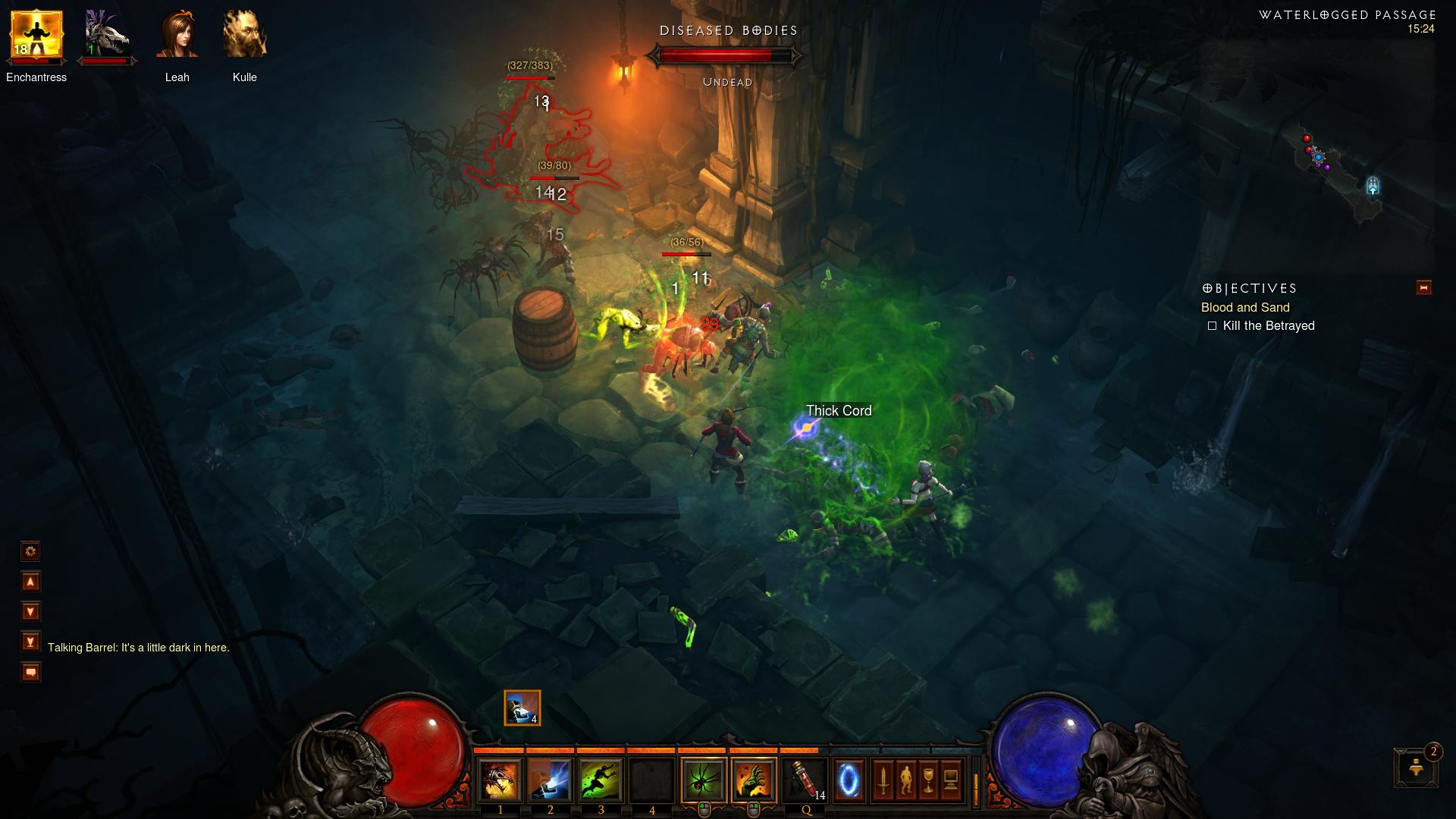This screenshot has width=1456, height=819.
Task: Open the chat speech-bubble button
Action: click(30, 672)
